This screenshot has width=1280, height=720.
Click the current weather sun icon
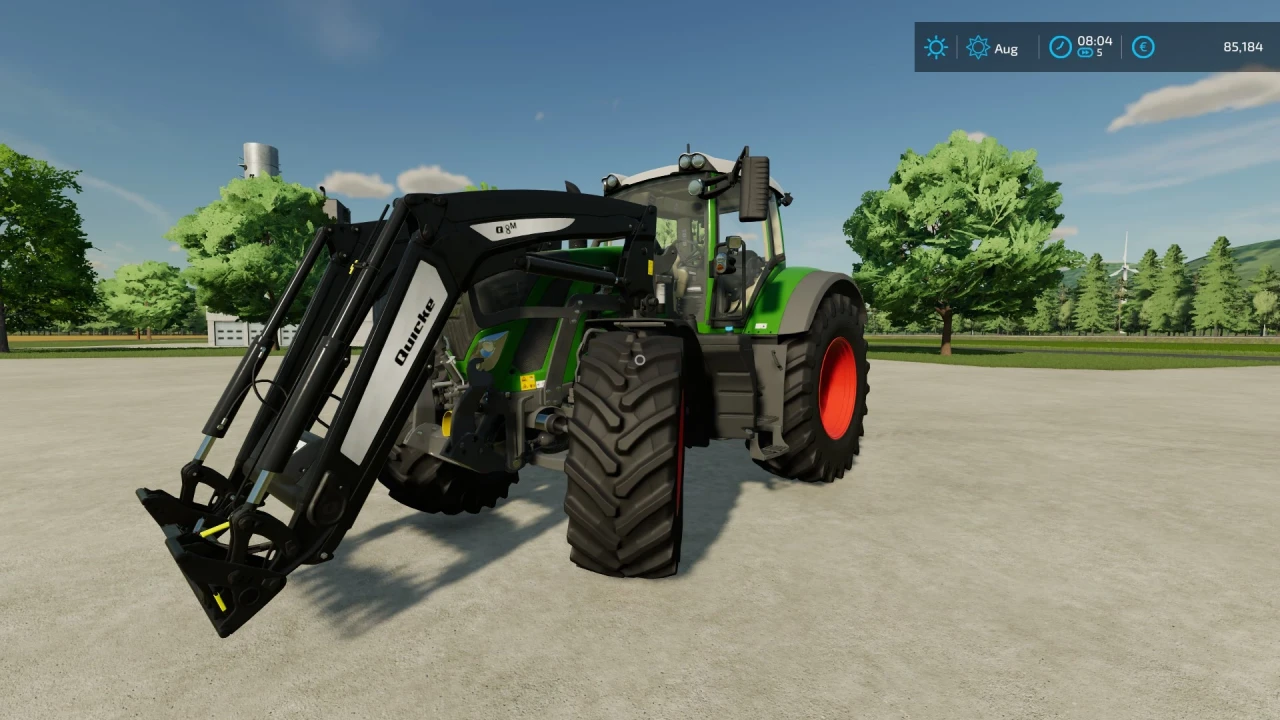point(935,47)
